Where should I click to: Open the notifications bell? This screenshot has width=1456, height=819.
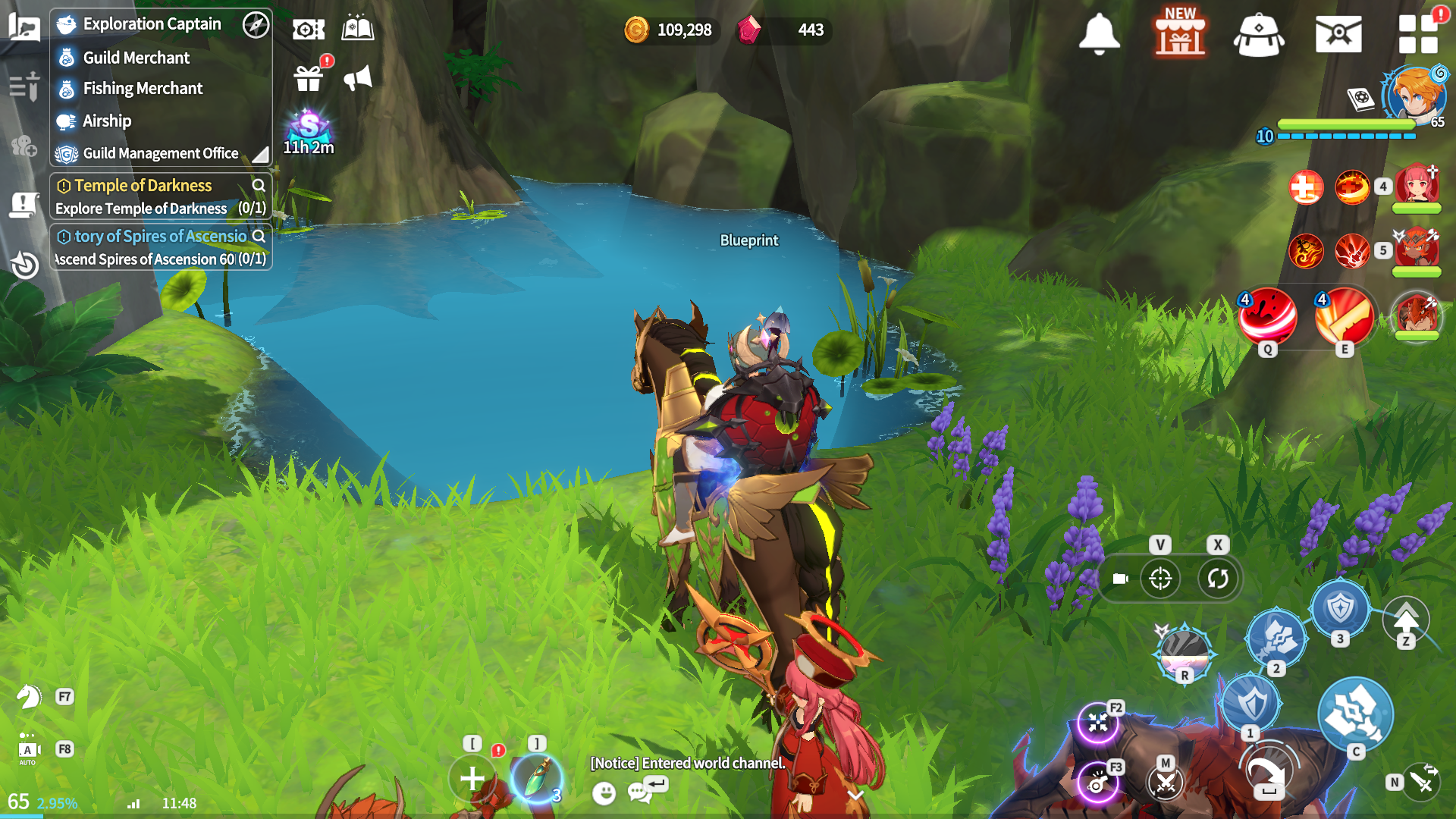1099,33
